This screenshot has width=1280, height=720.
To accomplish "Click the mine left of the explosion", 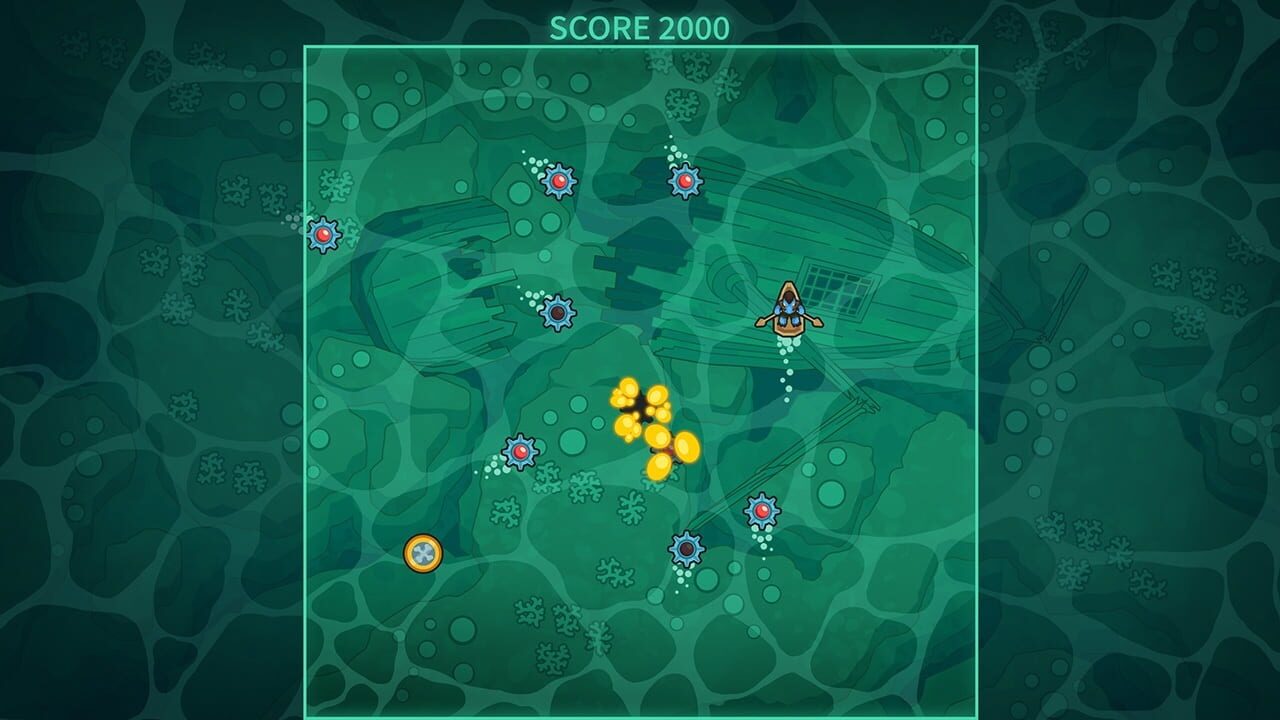I will click(x=520, y=450).
